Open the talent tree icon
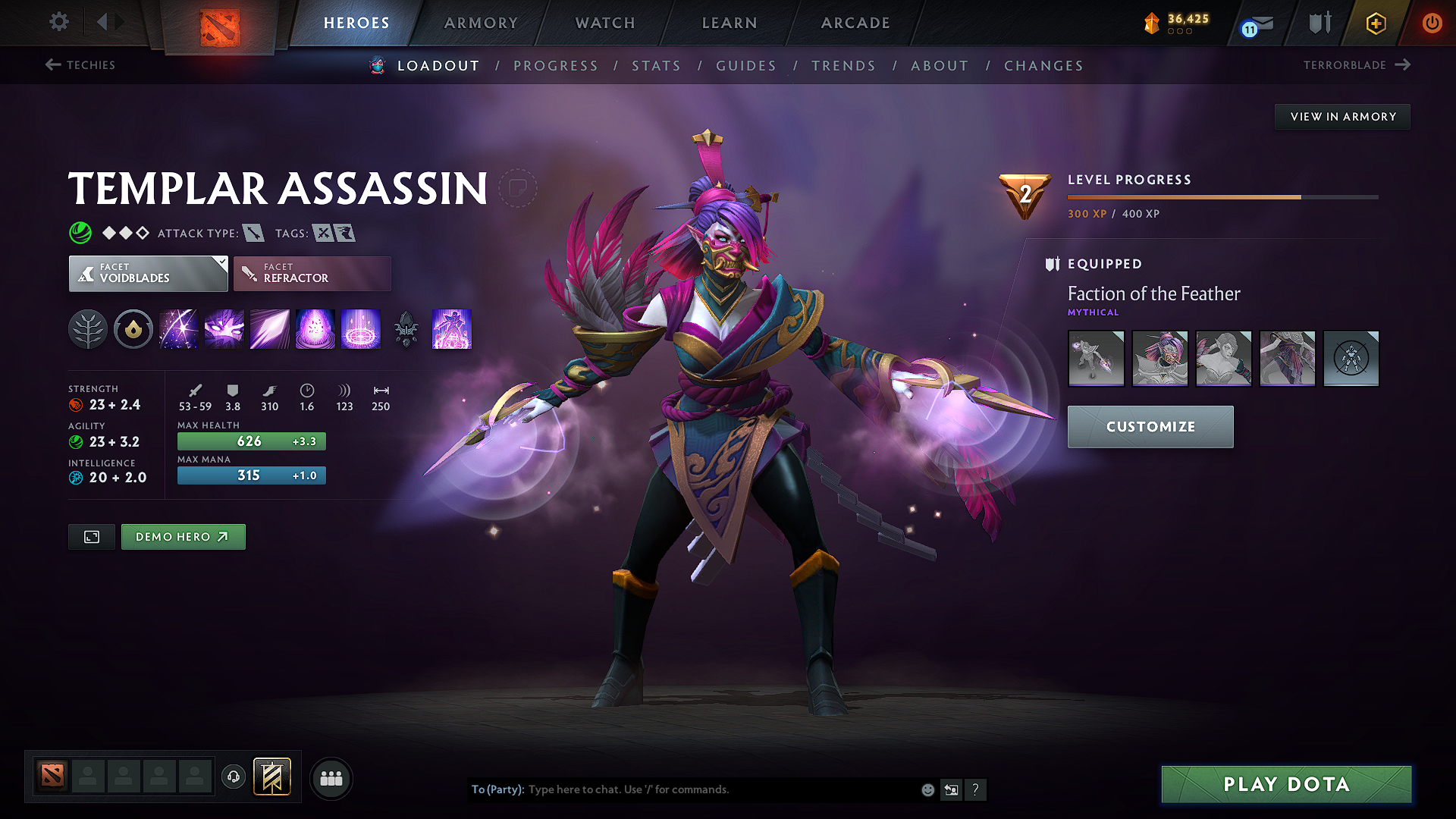1456x819 pixels. pyautogui.click(x=88, y=329)
